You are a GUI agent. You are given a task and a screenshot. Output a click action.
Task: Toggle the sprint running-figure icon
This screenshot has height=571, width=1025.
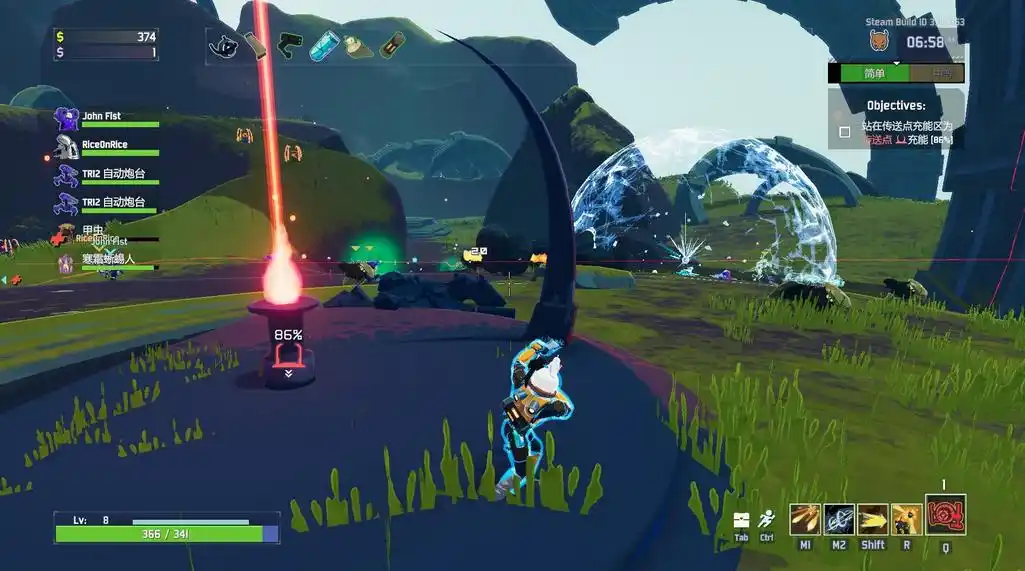[767, 520]
